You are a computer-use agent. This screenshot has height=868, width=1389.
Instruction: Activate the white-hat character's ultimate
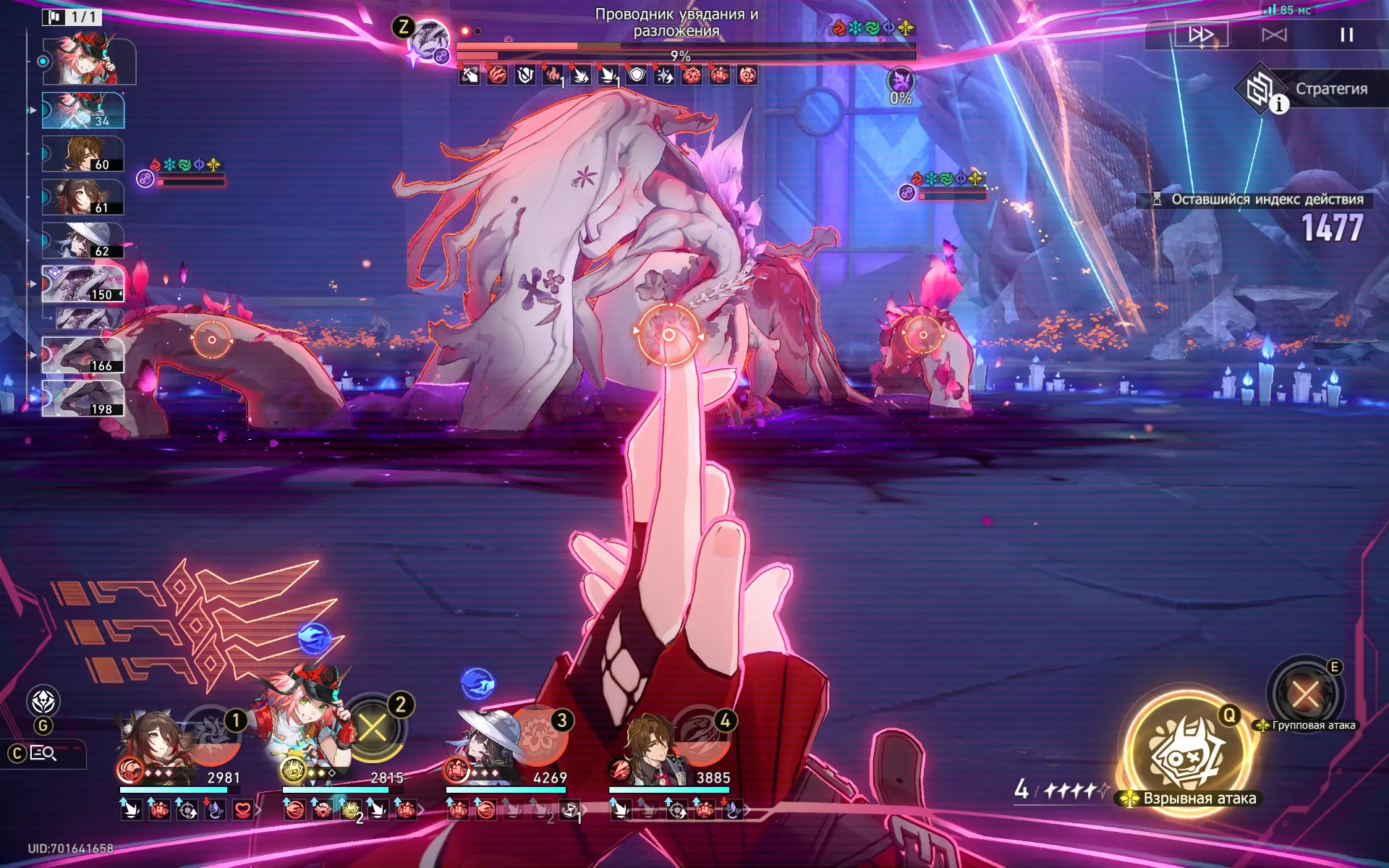point(537,736)
